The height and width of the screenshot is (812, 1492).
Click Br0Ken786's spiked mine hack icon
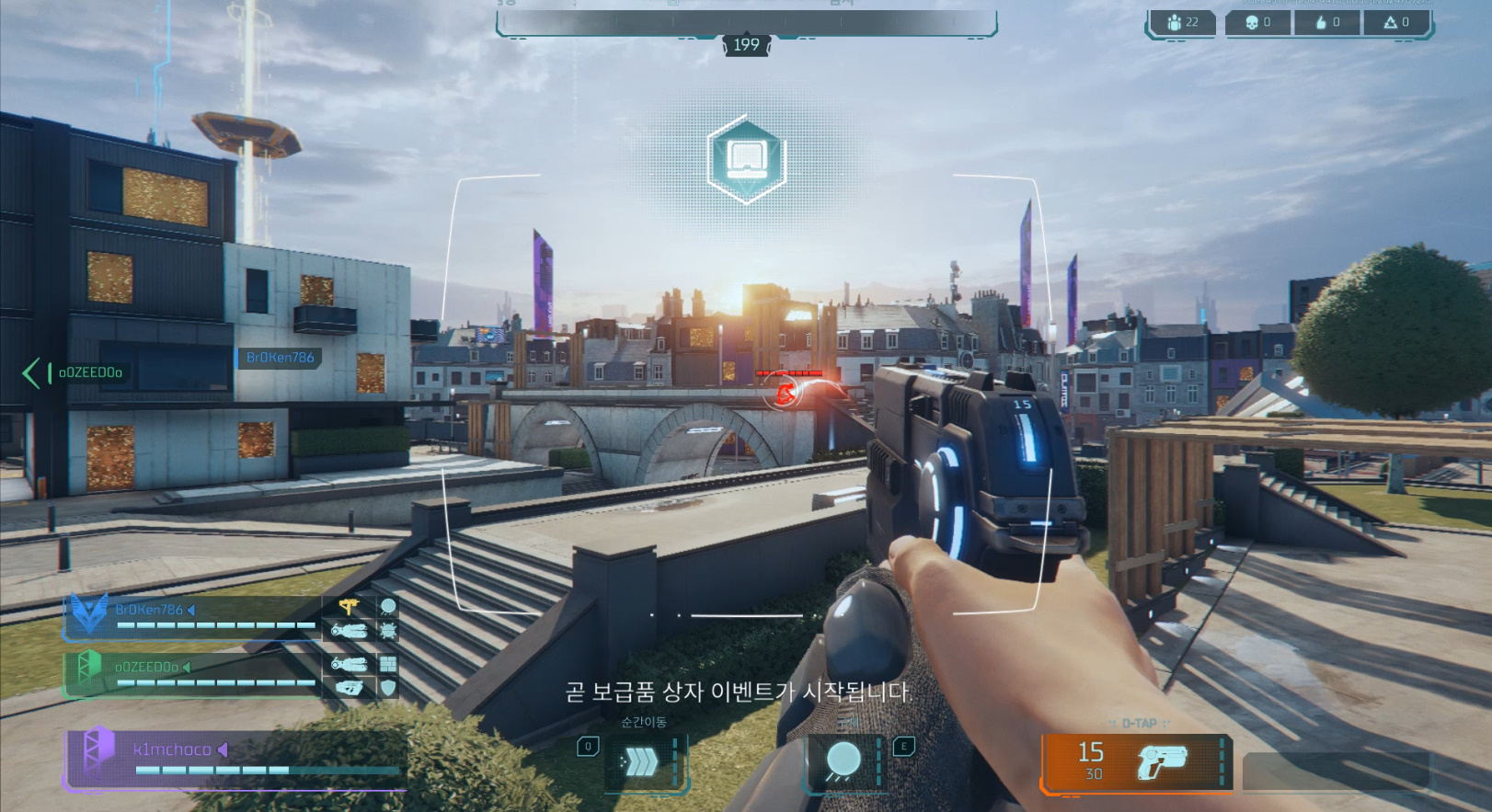pos(388,630)
